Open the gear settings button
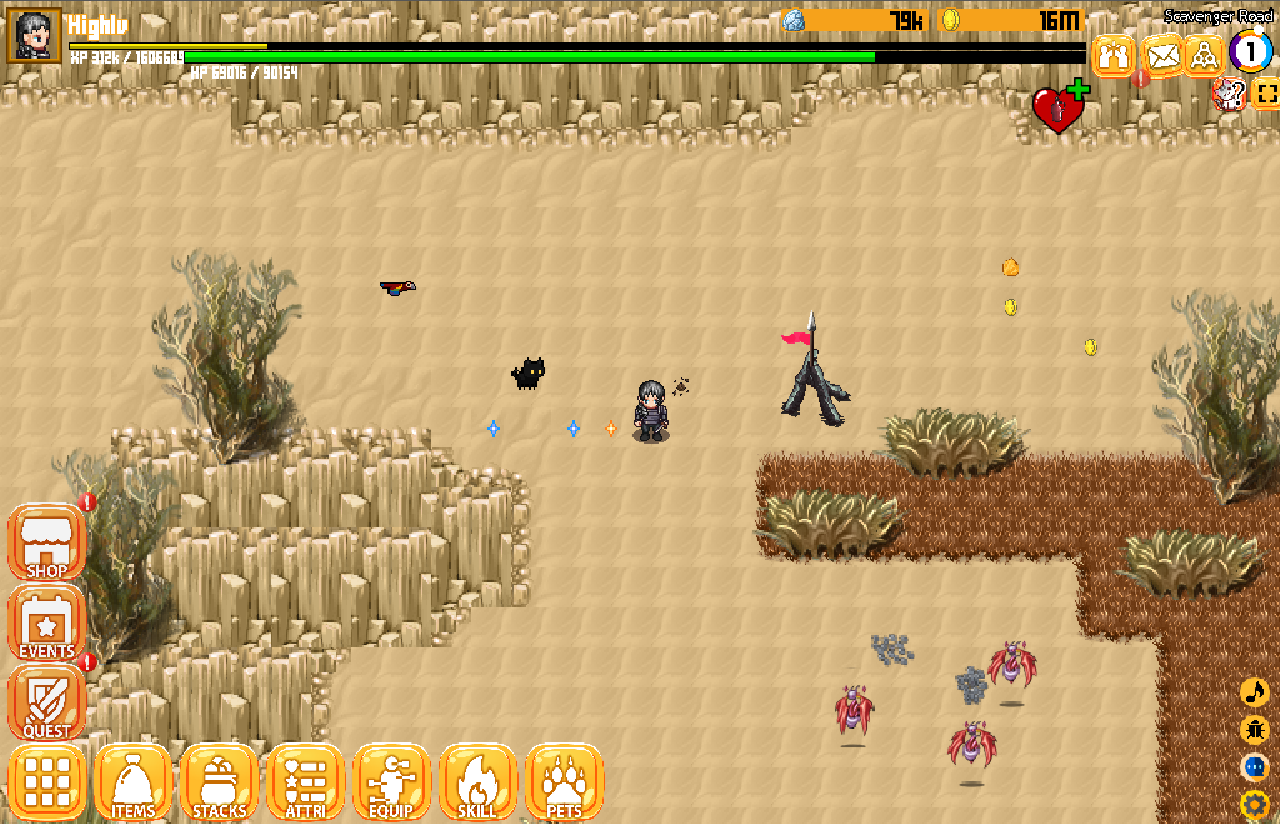Screen dimensions: 1280x824 tap(1254, 804)
